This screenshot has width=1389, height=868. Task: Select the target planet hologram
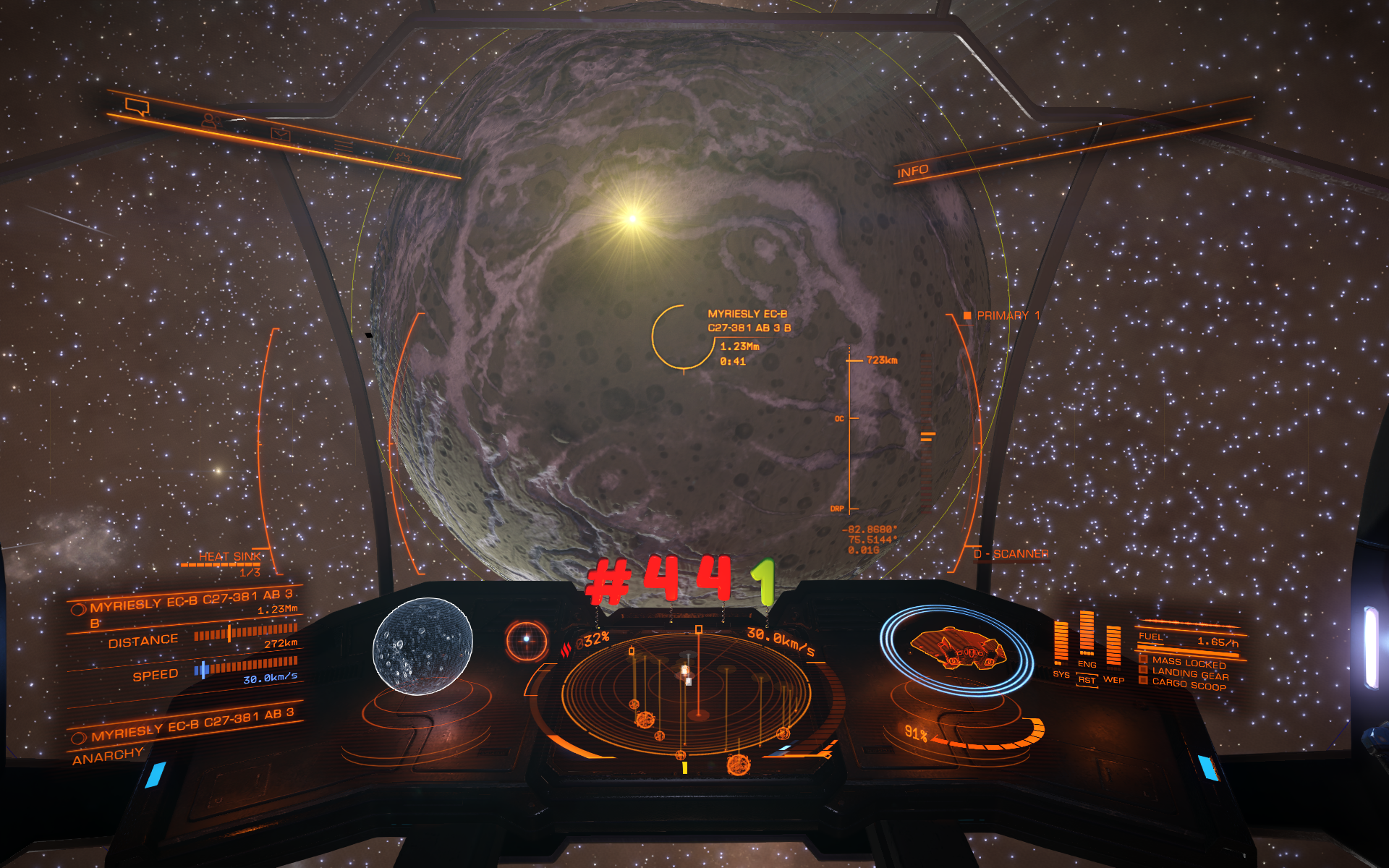point(422,646)
